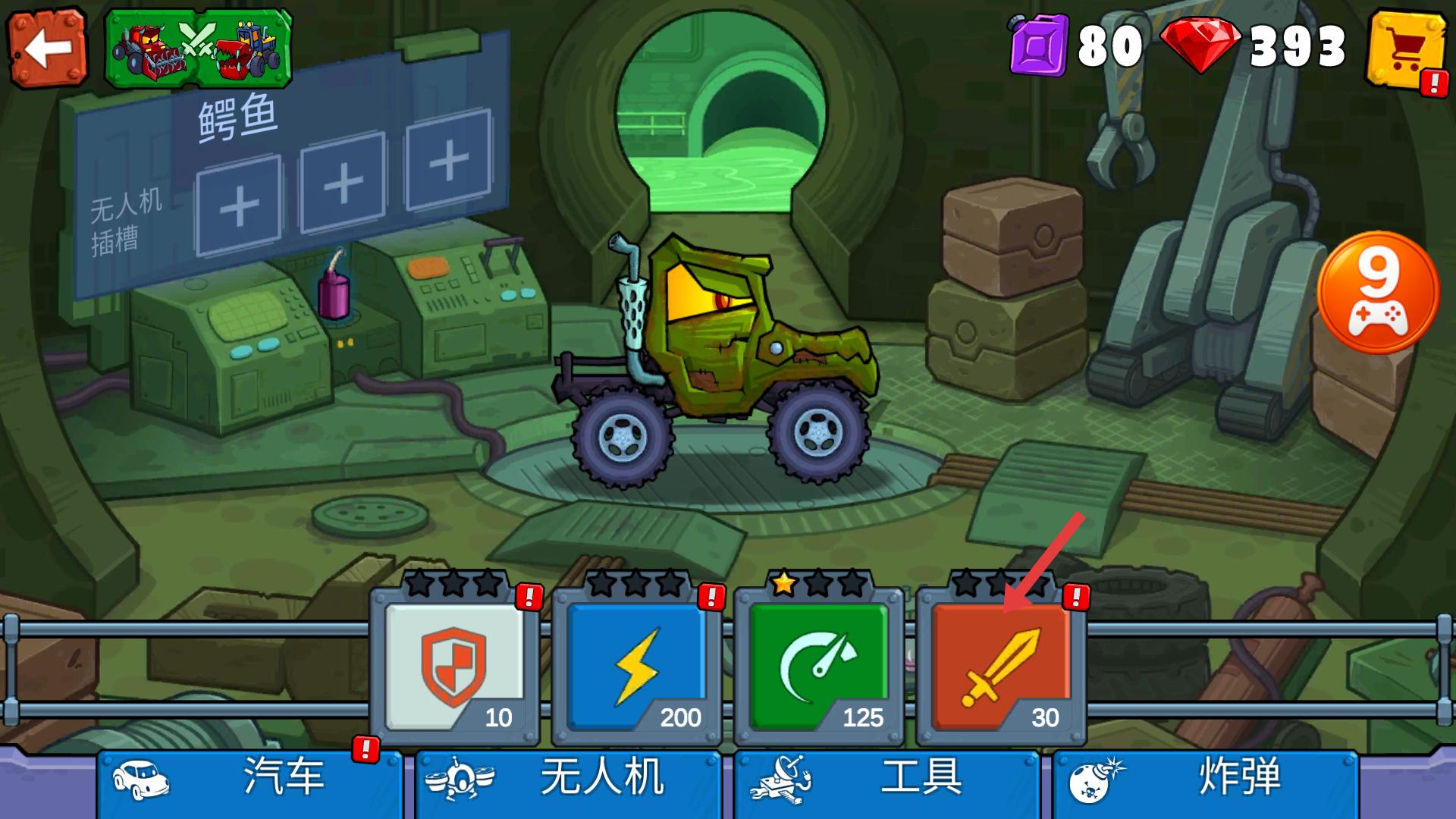The image size is (1456, 819).
Task: Click the notification badge on 汽车 tab
Action: click(x=365, y=748)
